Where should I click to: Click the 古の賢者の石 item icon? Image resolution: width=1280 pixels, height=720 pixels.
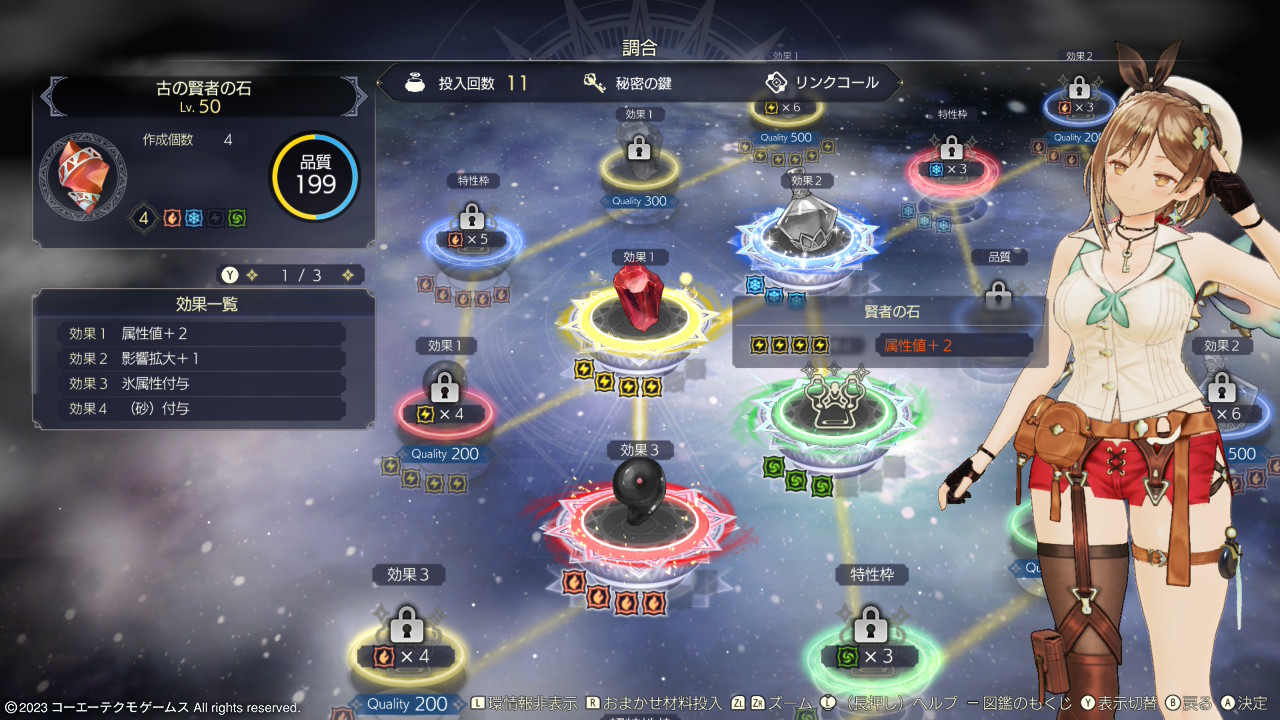pyautogui.click(x=82, y=177)
